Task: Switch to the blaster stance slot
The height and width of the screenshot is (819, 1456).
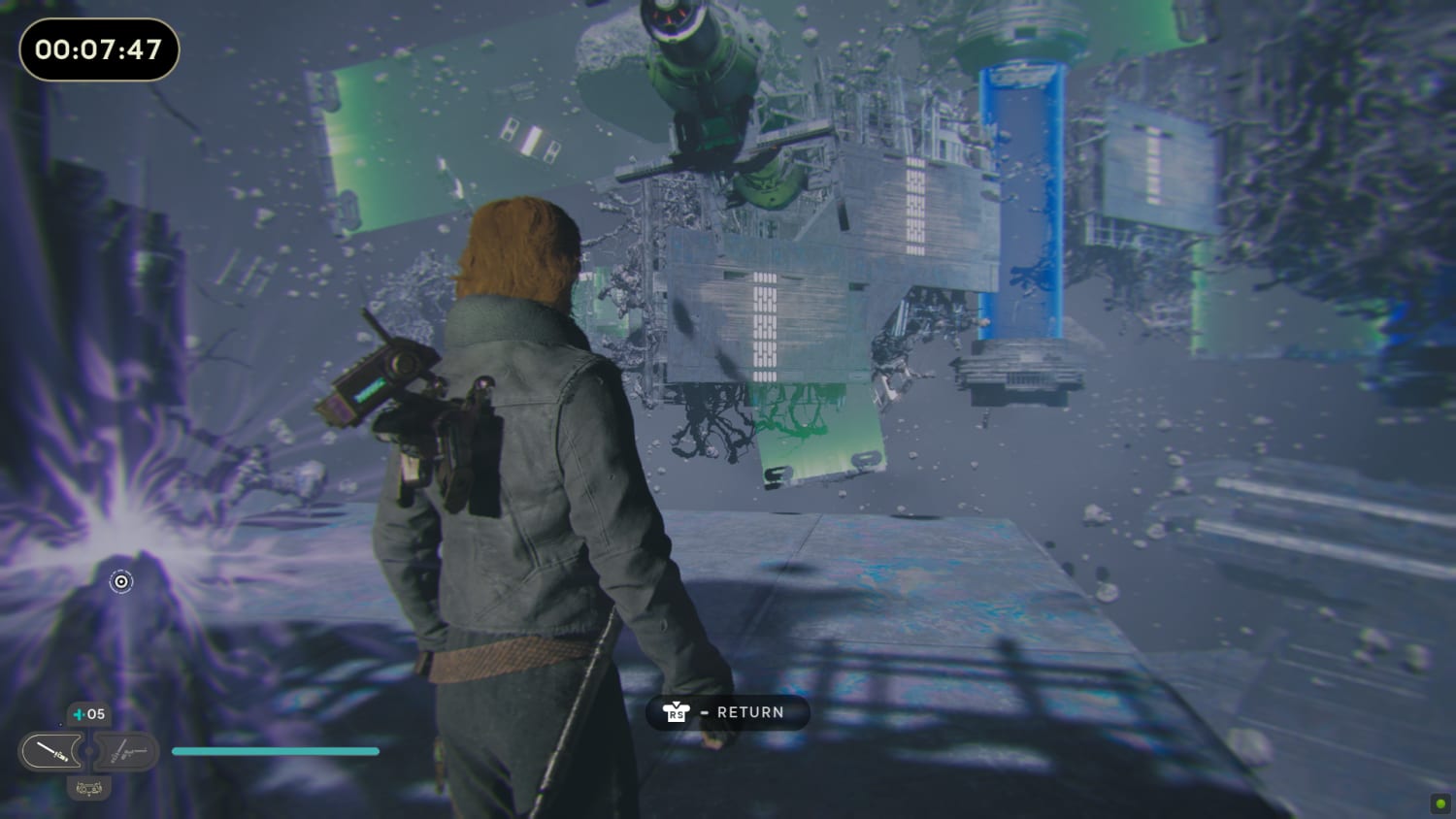Action: (x=127, y=752)
